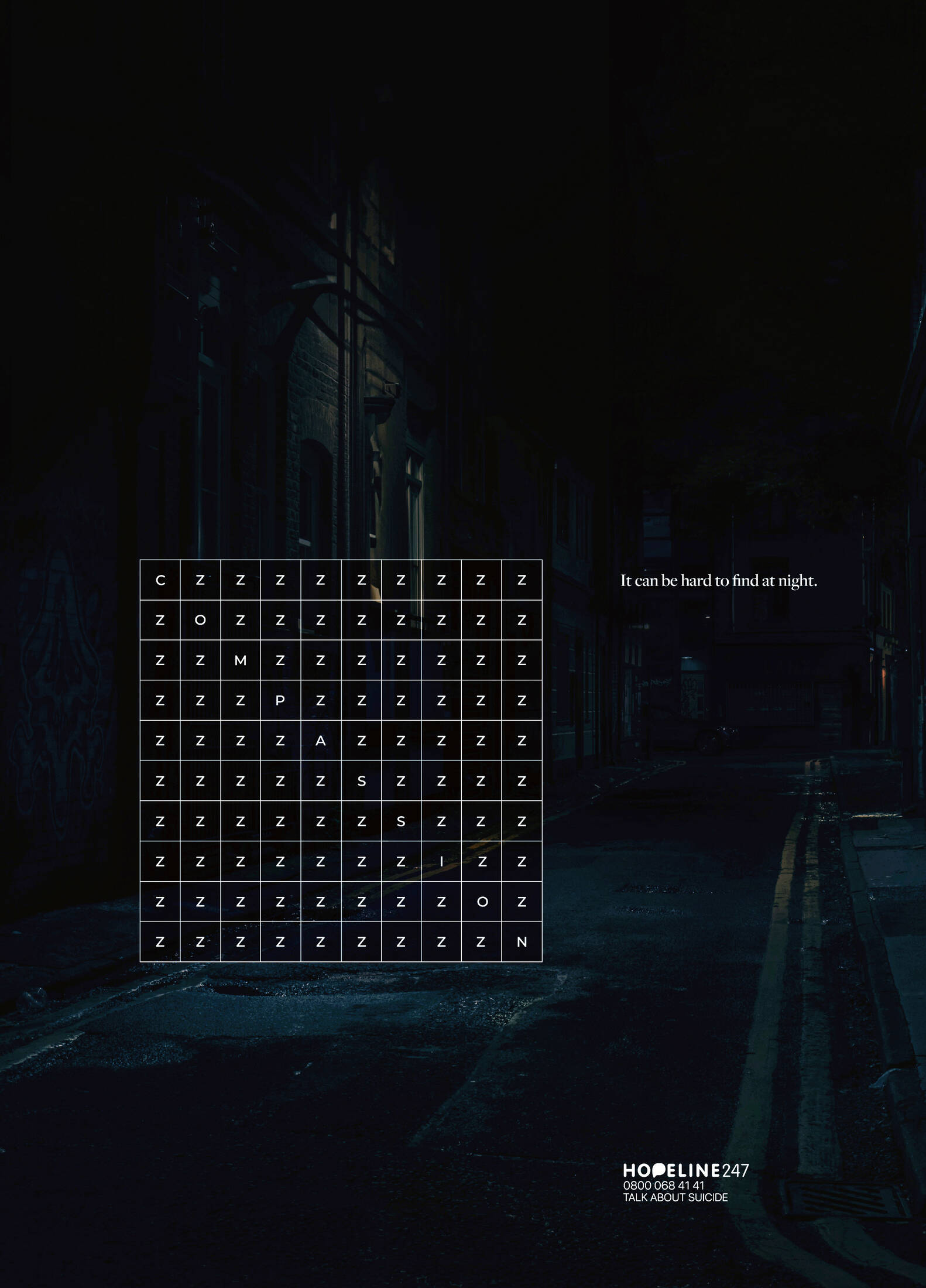Select the A tile in the word search
Viewport: 926px width, 1288px height.
click(x=321, y=741)
